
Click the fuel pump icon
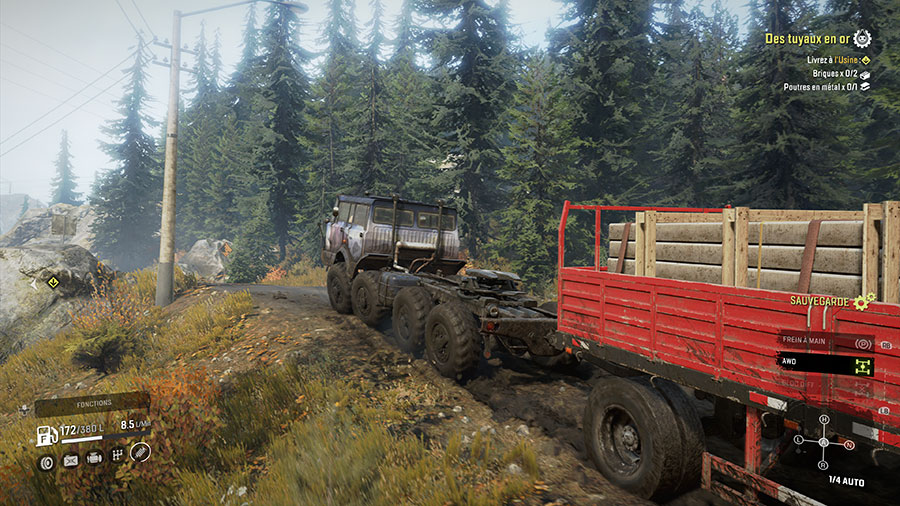(46, 436)
